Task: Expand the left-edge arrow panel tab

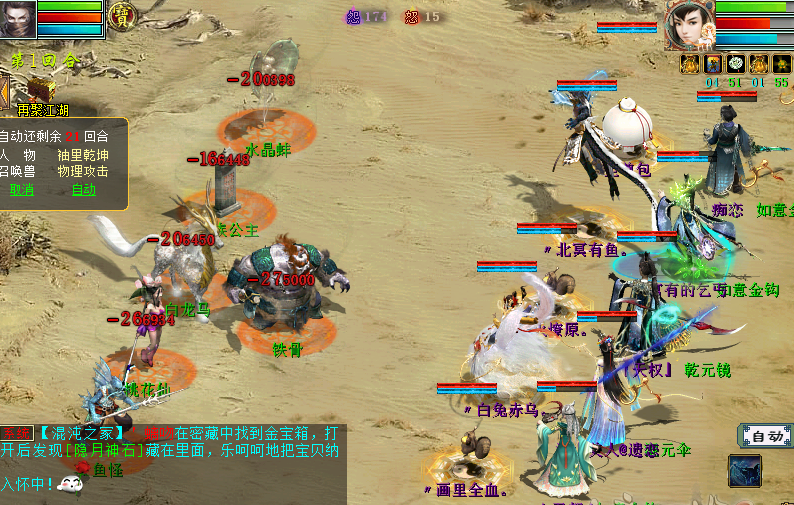Action: tap(4, 94)
